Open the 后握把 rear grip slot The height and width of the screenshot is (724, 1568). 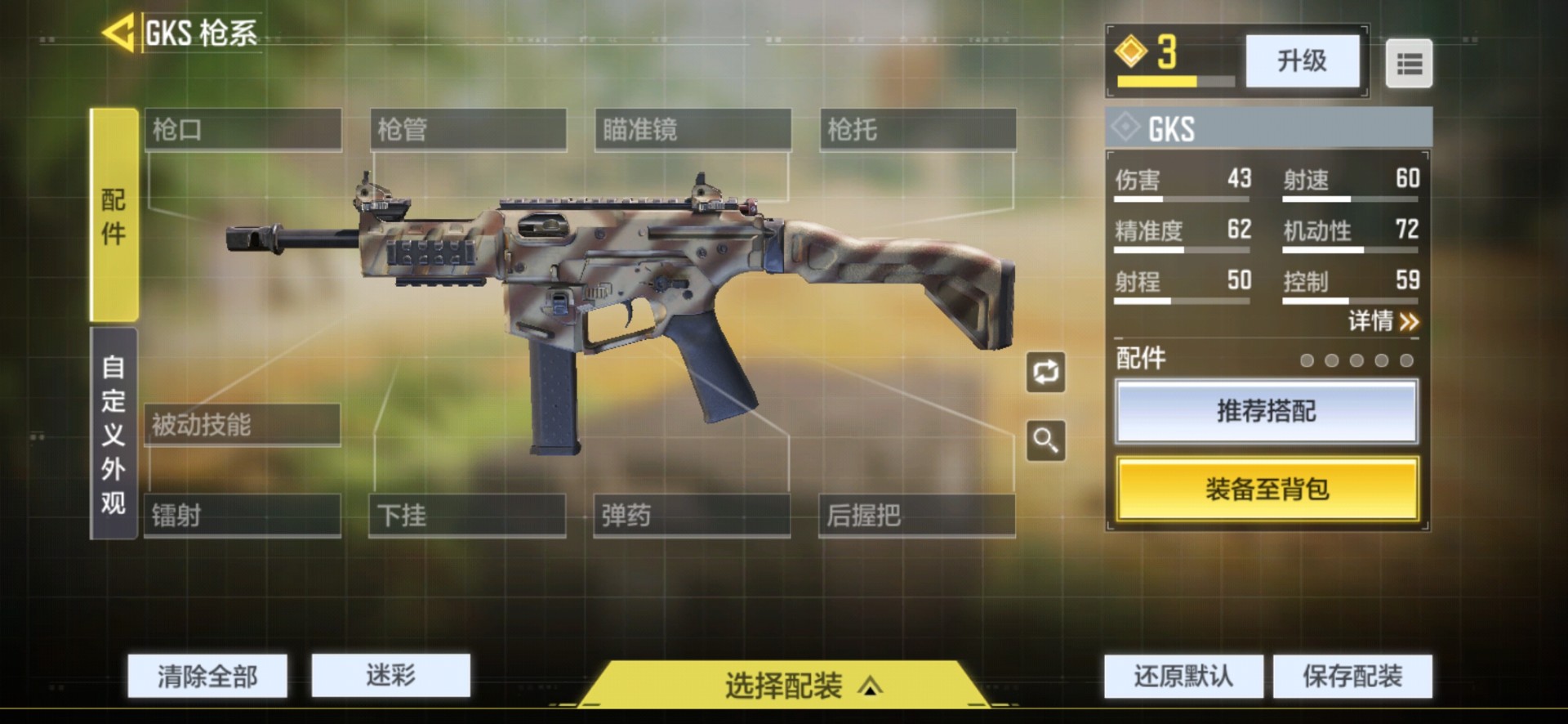(917, 516)
